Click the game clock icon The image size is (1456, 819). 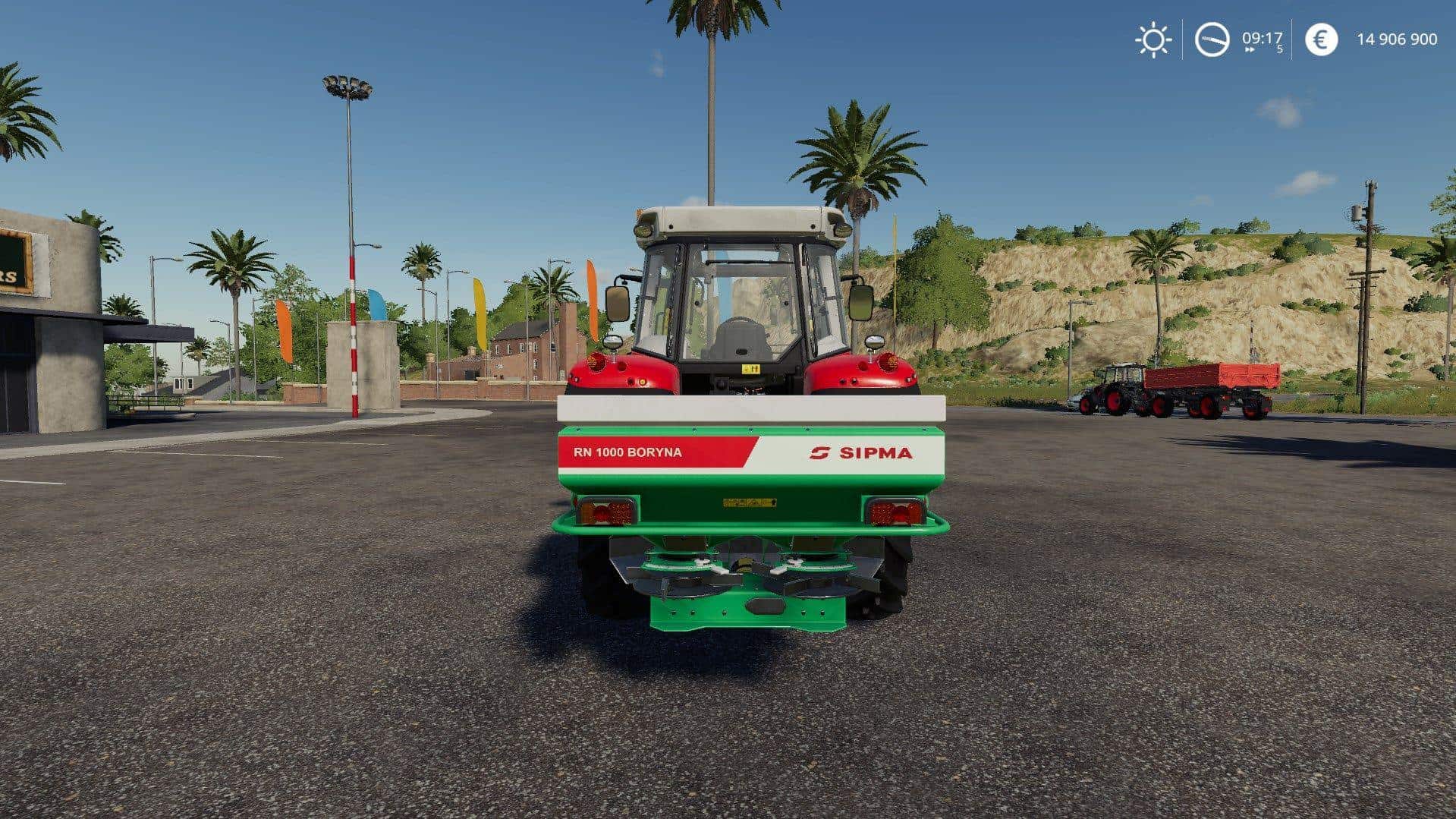point(1212,39)
